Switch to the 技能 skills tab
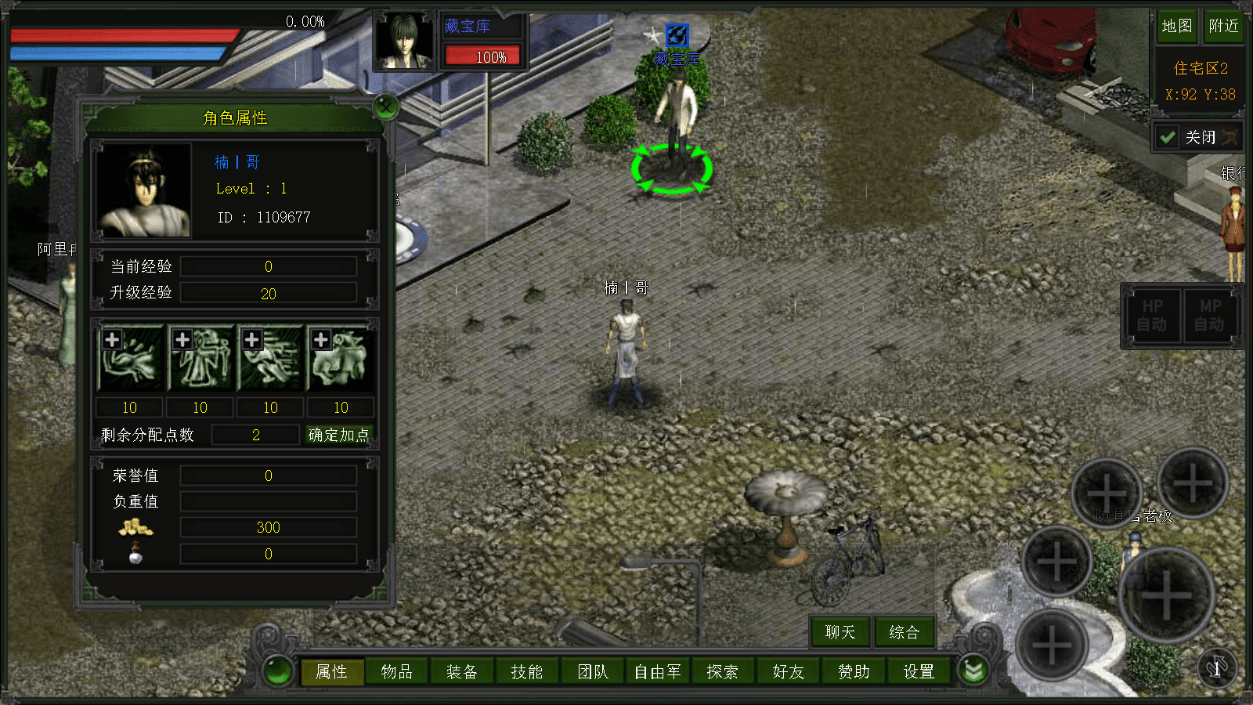 (527, 672)
